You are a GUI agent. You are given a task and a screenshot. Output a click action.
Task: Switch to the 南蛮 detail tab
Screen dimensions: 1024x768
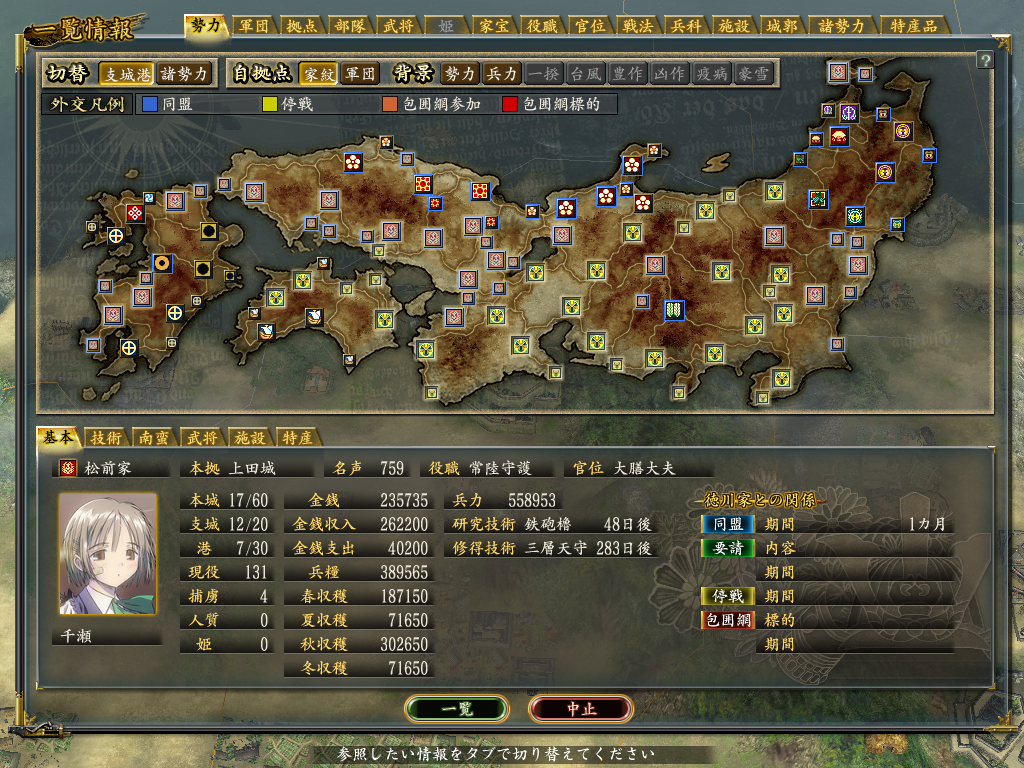[x=153, y=437]
